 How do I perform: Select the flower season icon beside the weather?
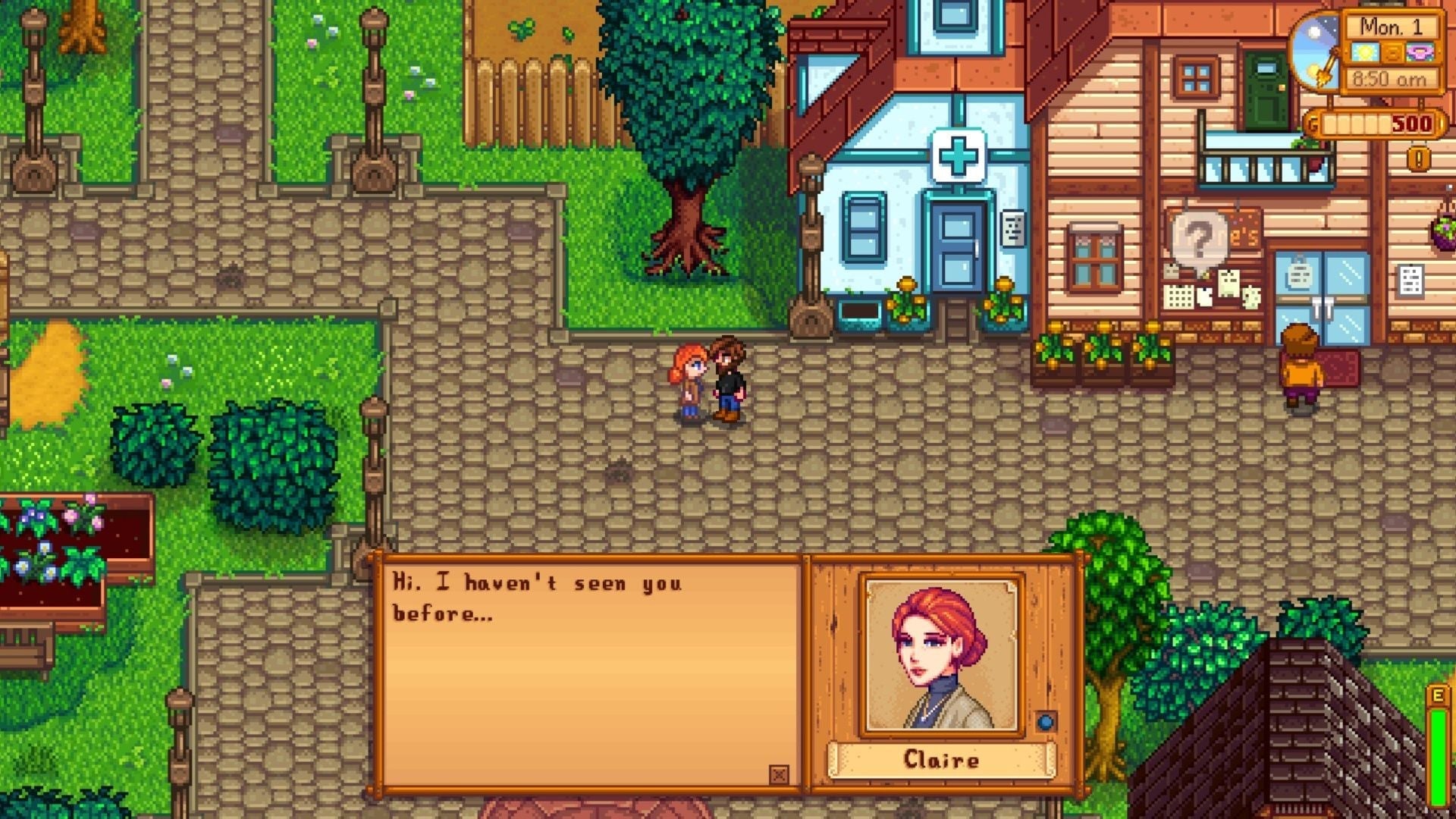coord(1420,53)
